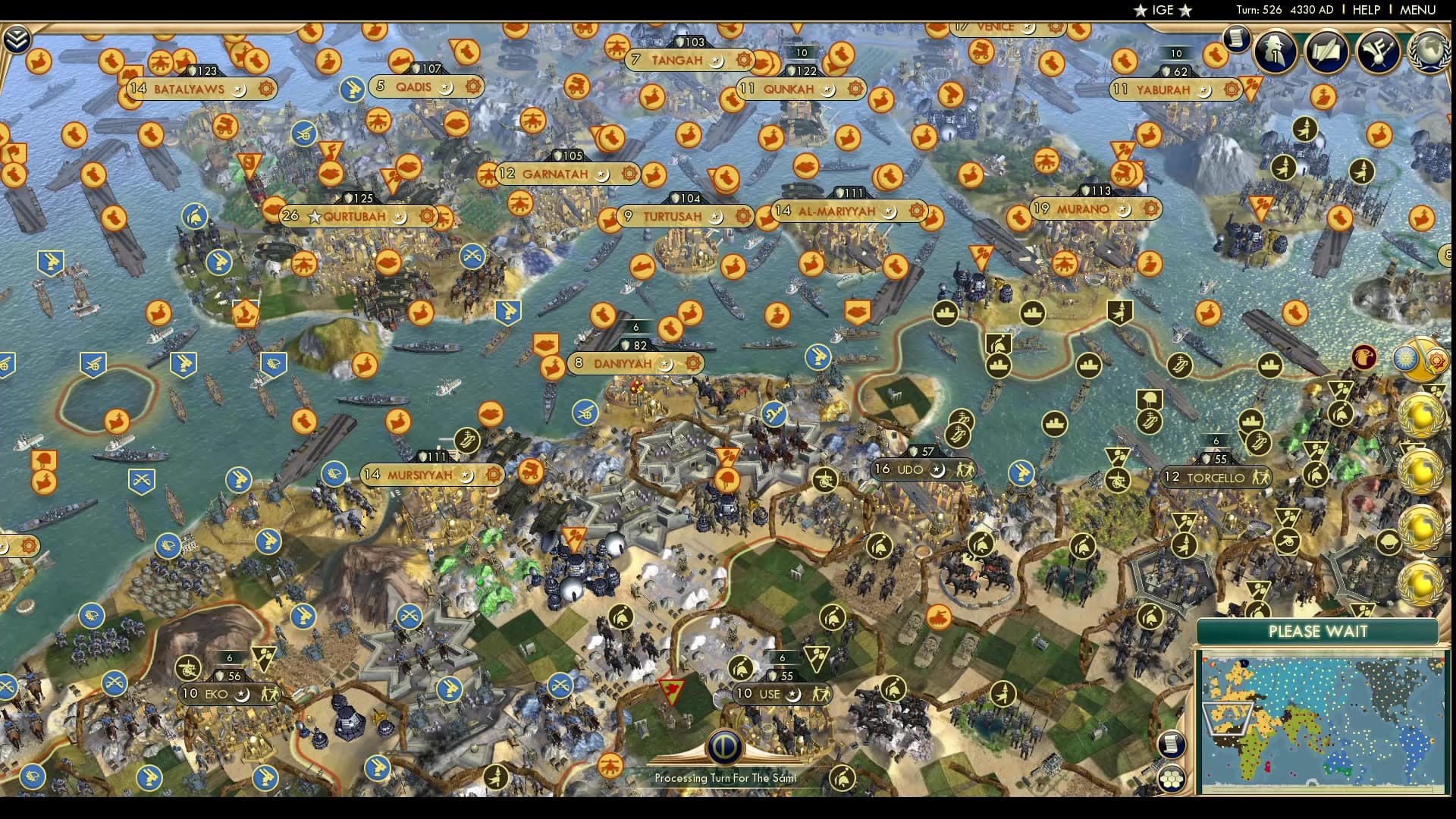Image resolution: width=1456 pixels, height=819 pixels.
Task: Open the Social Policies scroll icon
Action: point(1326,52)
